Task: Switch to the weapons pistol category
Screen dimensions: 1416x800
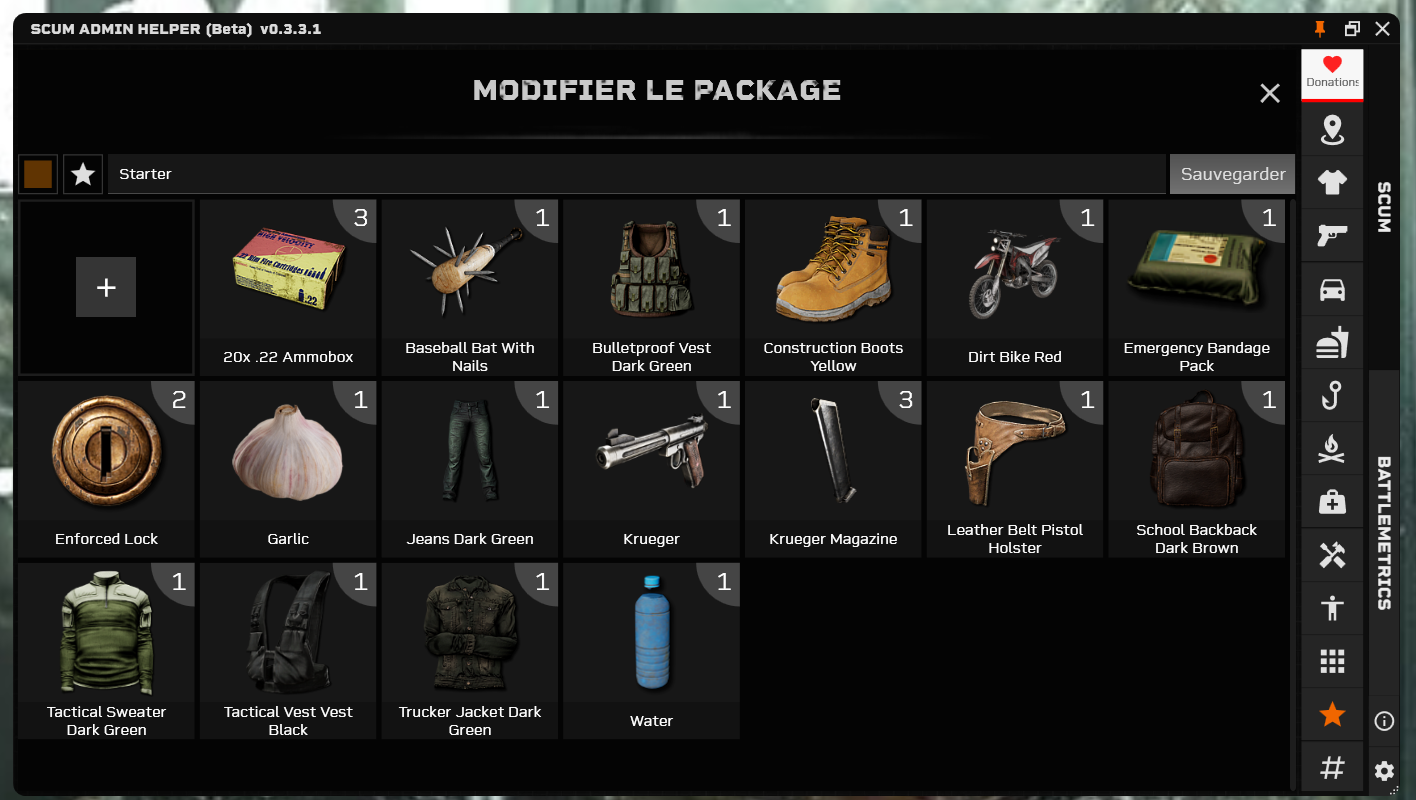Action: click(x=1332, y=235)
